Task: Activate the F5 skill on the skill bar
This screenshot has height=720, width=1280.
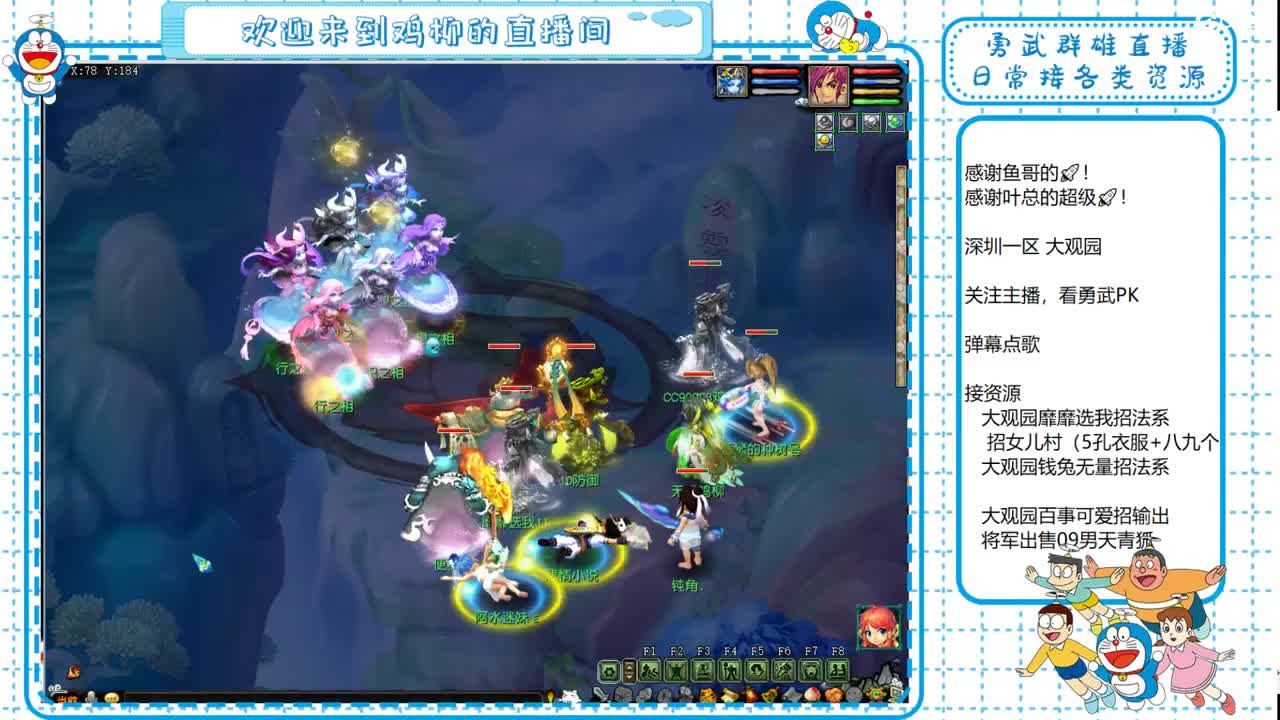Action: 759,668
